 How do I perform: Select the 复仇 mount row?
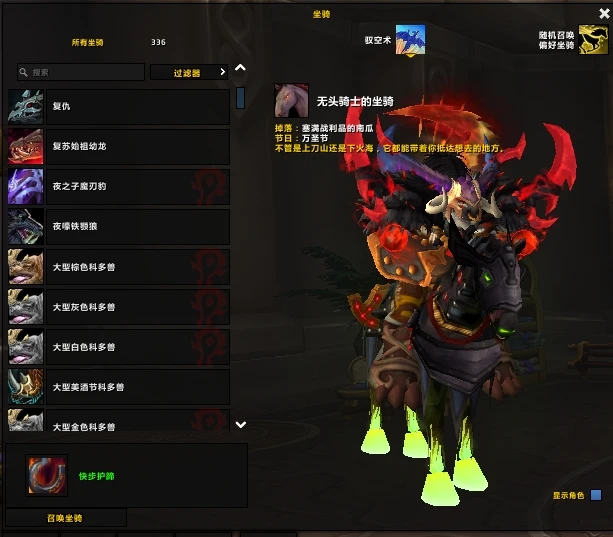coord(118,107)
